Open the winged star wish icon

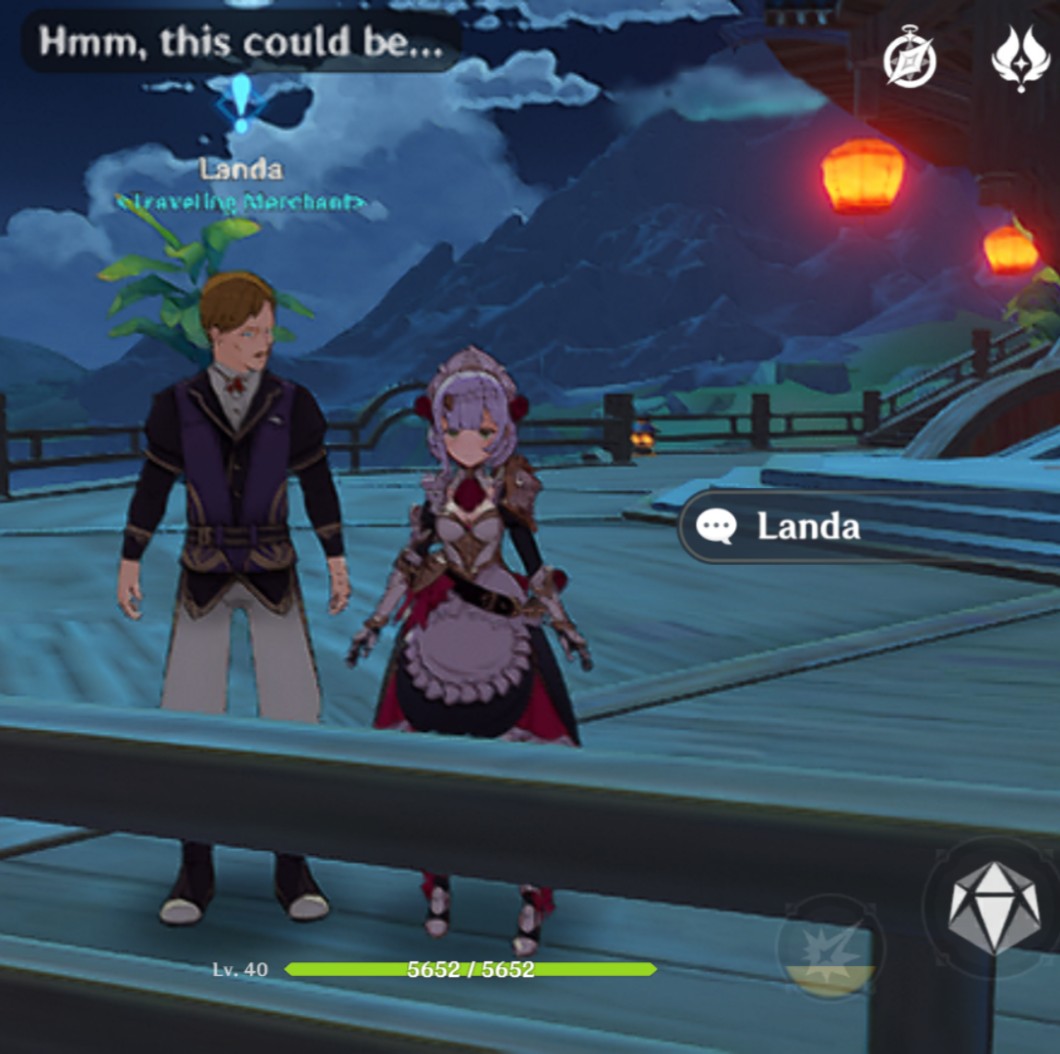tap(1019, 59)
